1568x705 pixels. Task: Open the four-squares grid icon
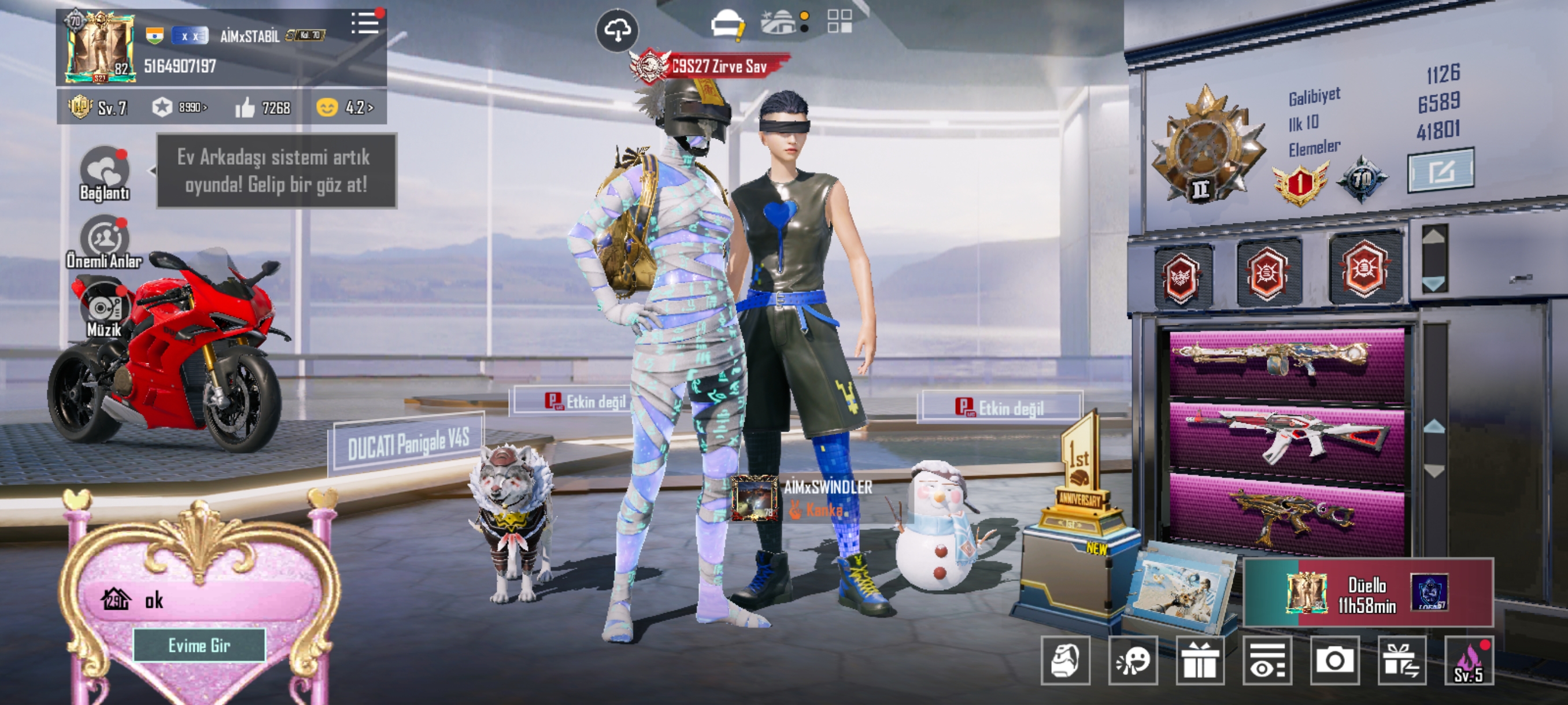pos(840,21)
